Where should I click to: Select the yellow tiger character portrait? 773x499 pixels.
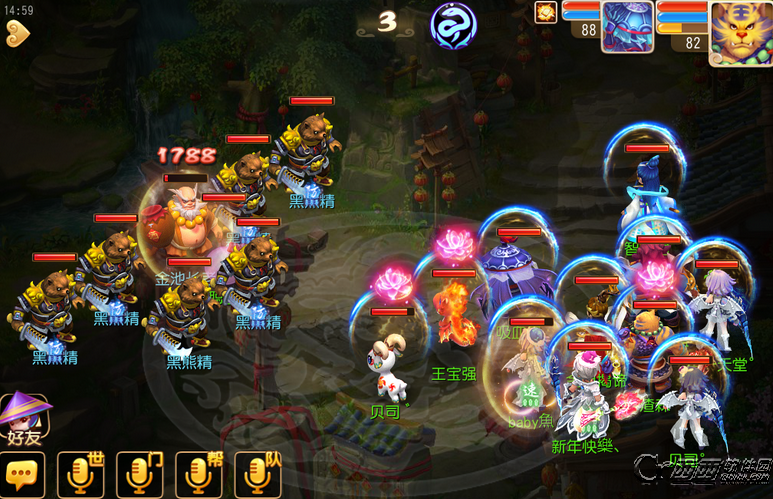coord(740,32)
